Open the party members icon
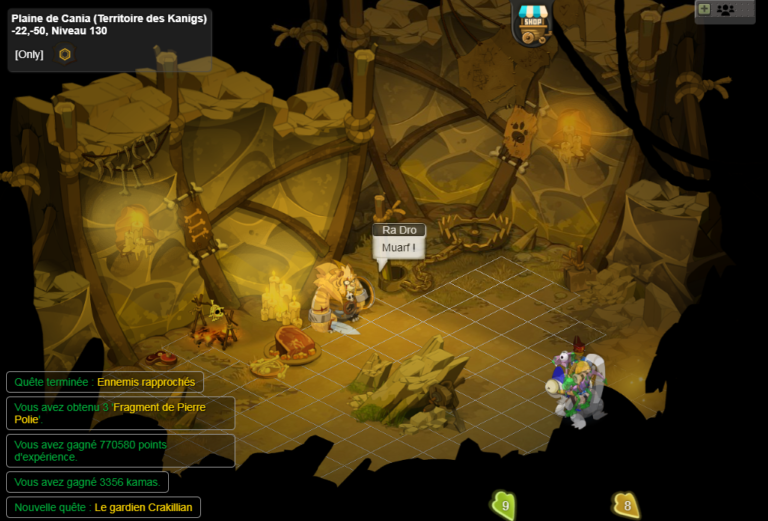Viewport: 768px width, 521px height. pyautogui.click(x=726, y=9)
